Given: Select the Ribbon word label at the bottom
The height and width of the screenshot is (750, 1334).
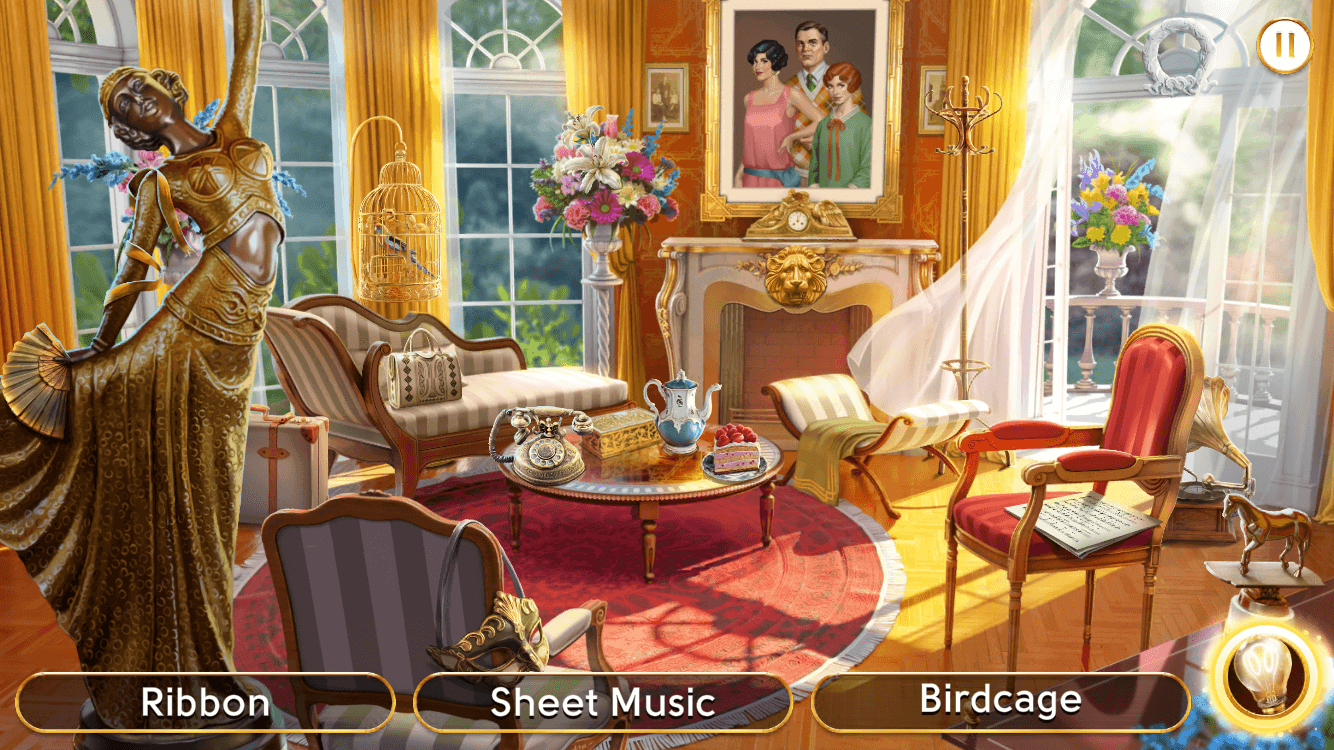Looking at the screenshot, I should (204, 701).
